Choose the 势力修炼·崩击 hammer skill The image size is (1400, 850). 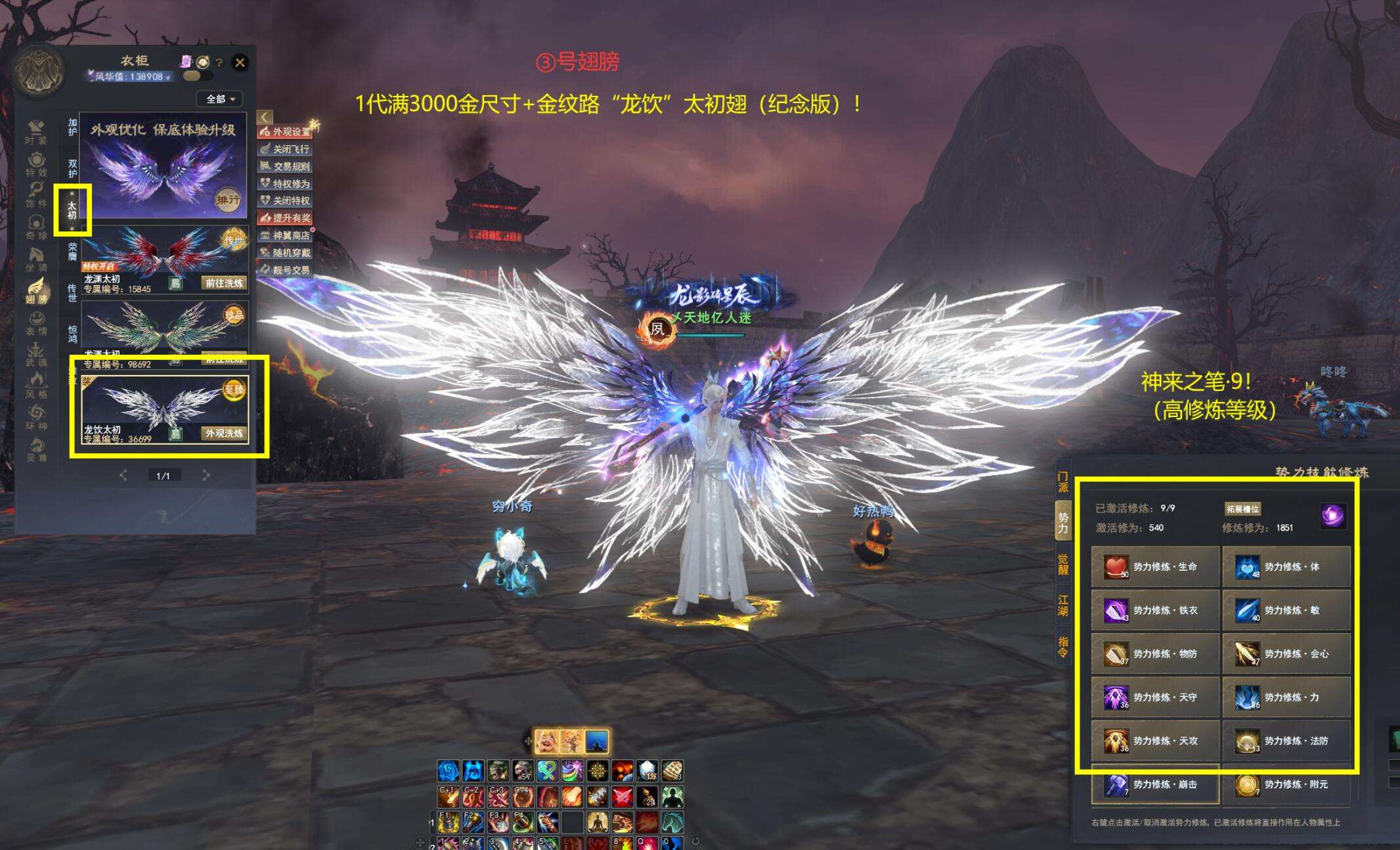pos(1155,784)
